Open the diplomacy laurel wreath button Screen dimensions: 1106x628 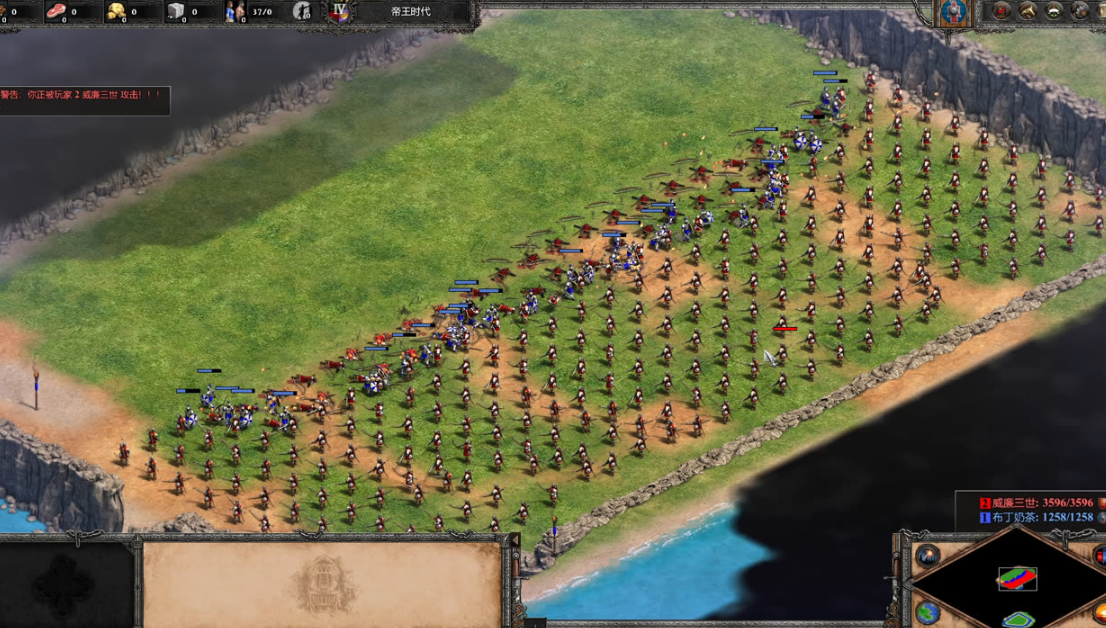point(1054,11)
